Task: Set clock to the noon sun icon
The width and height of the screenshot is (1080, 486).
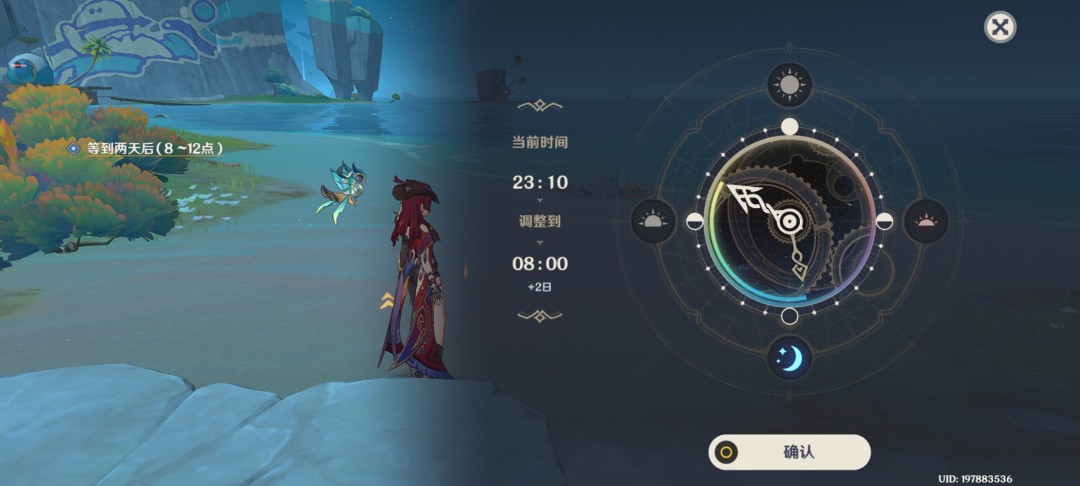Action: pos(789,86)
